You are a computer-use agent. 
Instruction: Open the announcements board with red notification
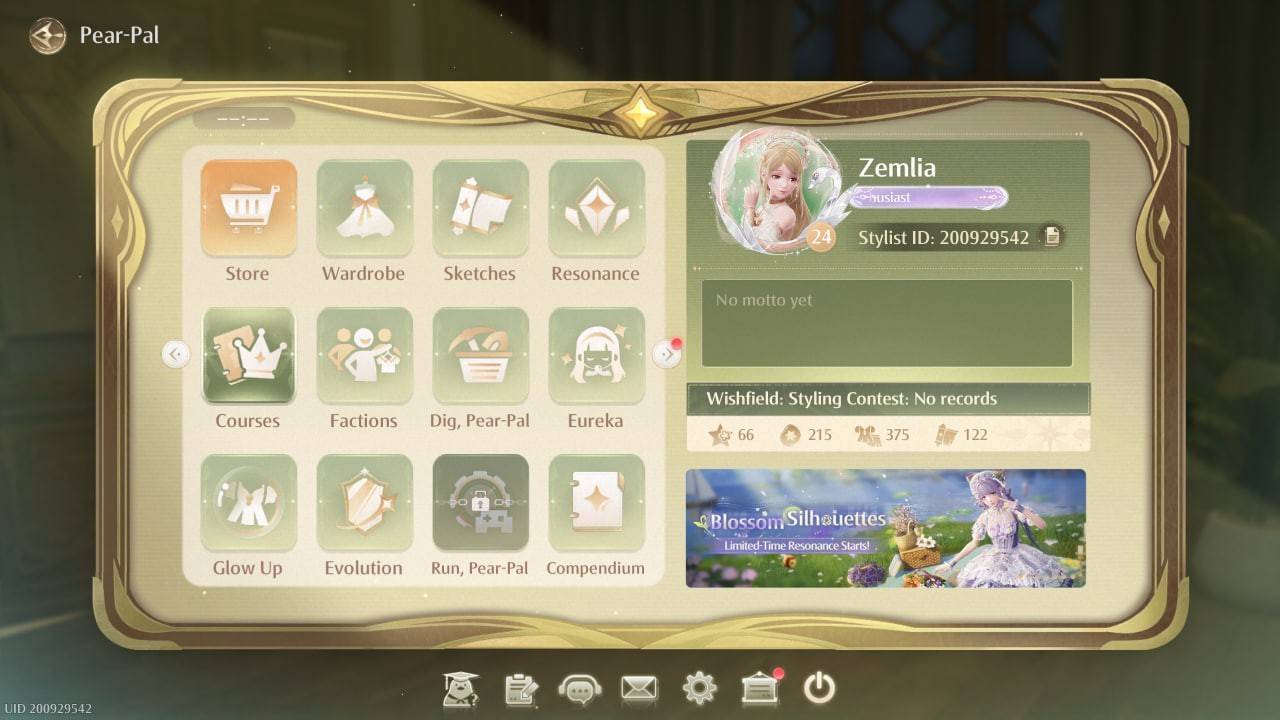[760, 688]
